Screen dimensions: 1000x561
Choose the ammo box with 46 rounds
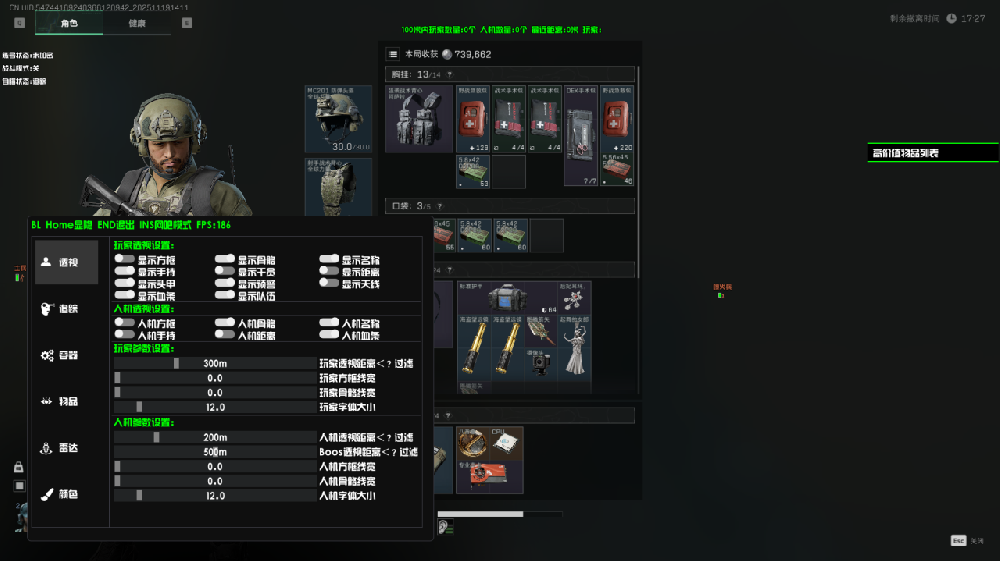click(617, 171)
